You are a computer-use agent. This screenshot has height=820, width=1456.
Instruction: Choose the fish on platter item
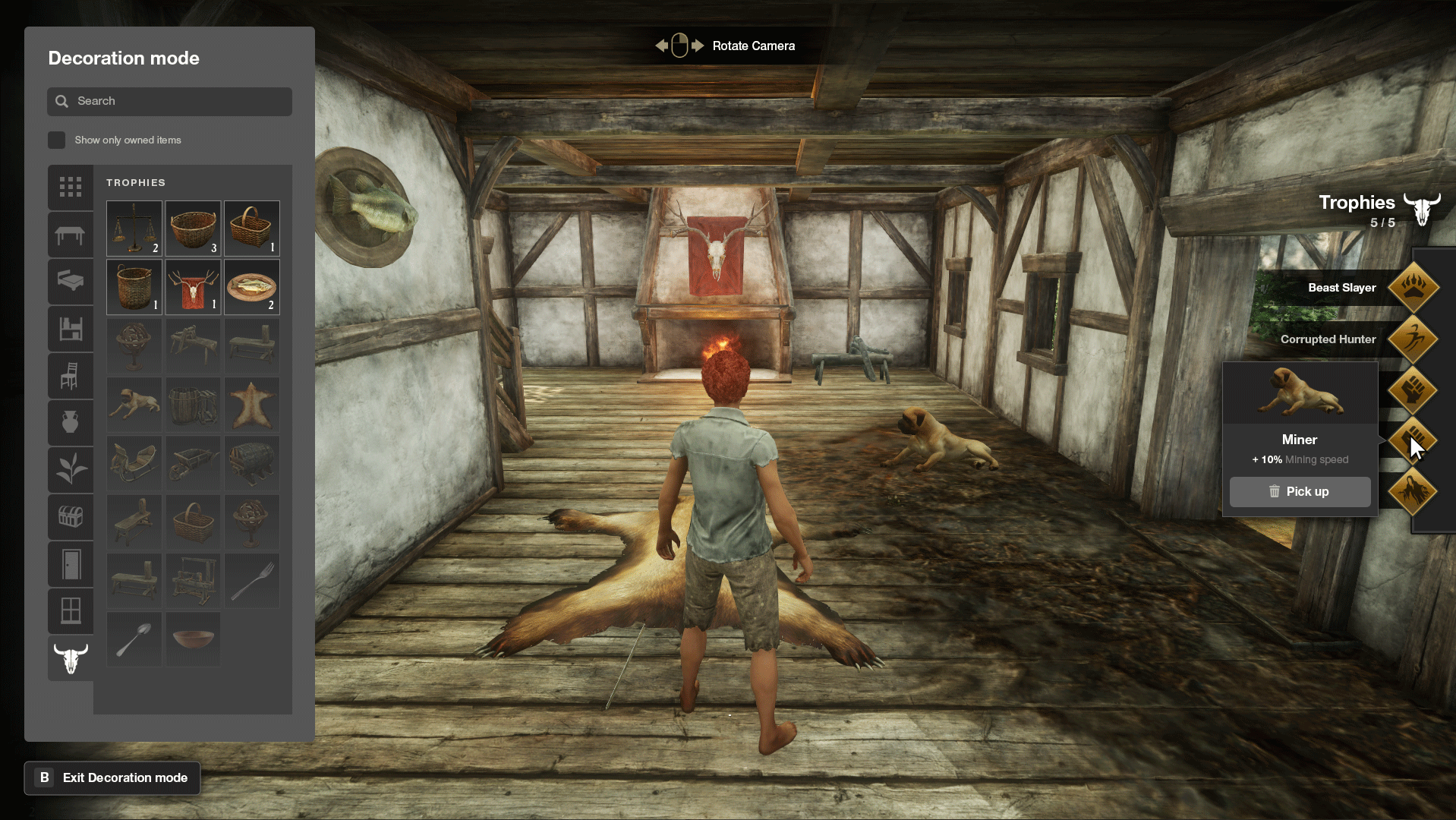pyautogui.click(x=252, y=287)
